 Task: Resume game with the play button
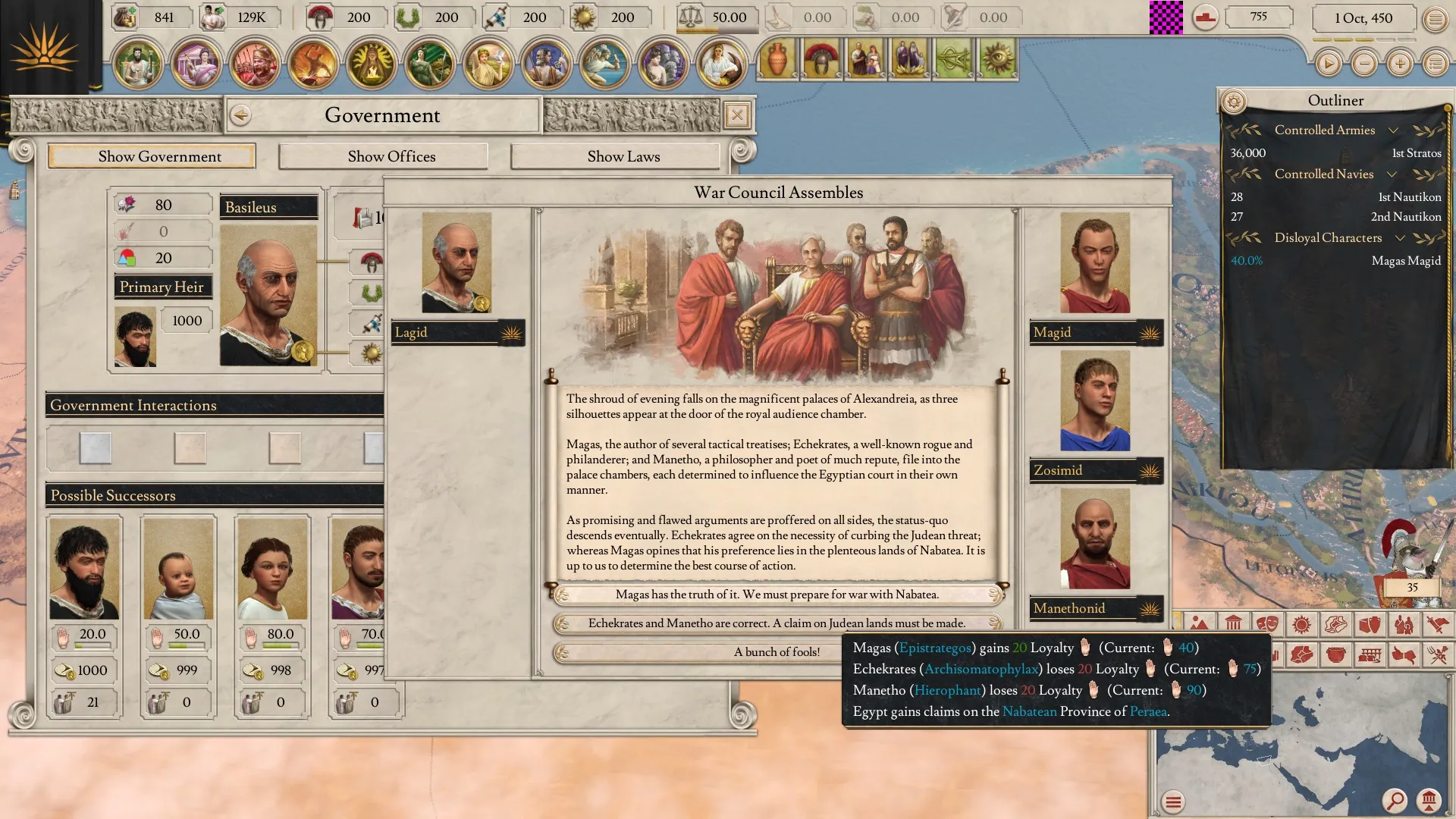tap(1328, 64)
